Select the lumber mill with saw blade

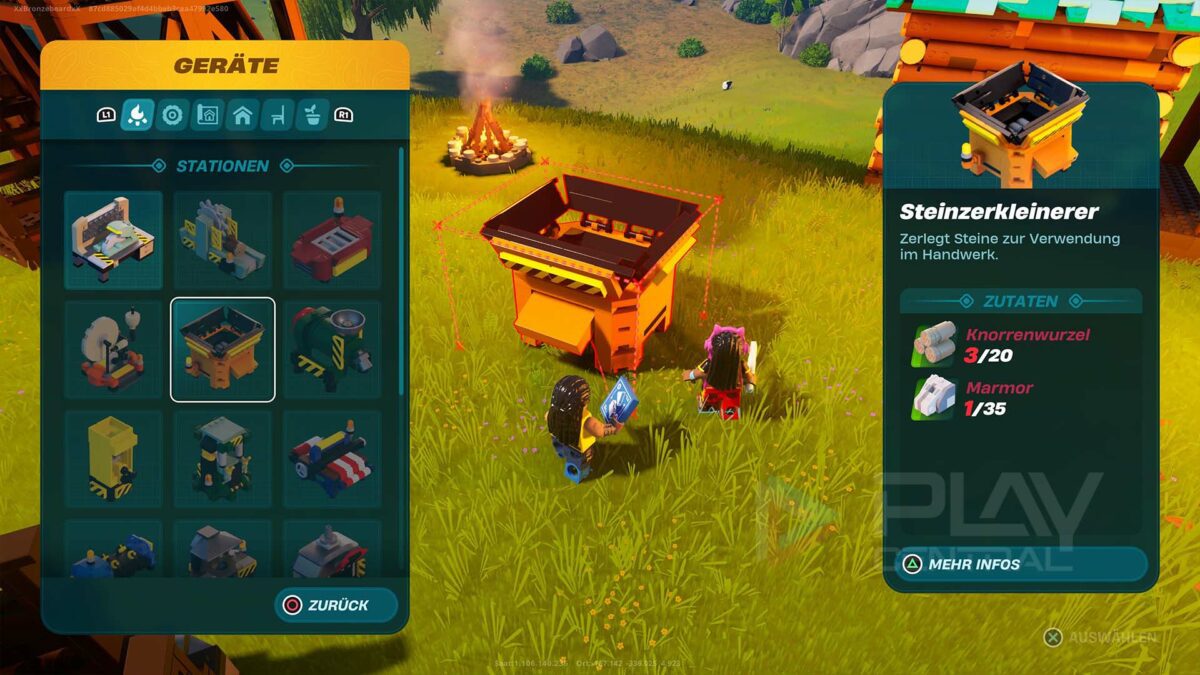pyautogui.click(x=222, y=240)
